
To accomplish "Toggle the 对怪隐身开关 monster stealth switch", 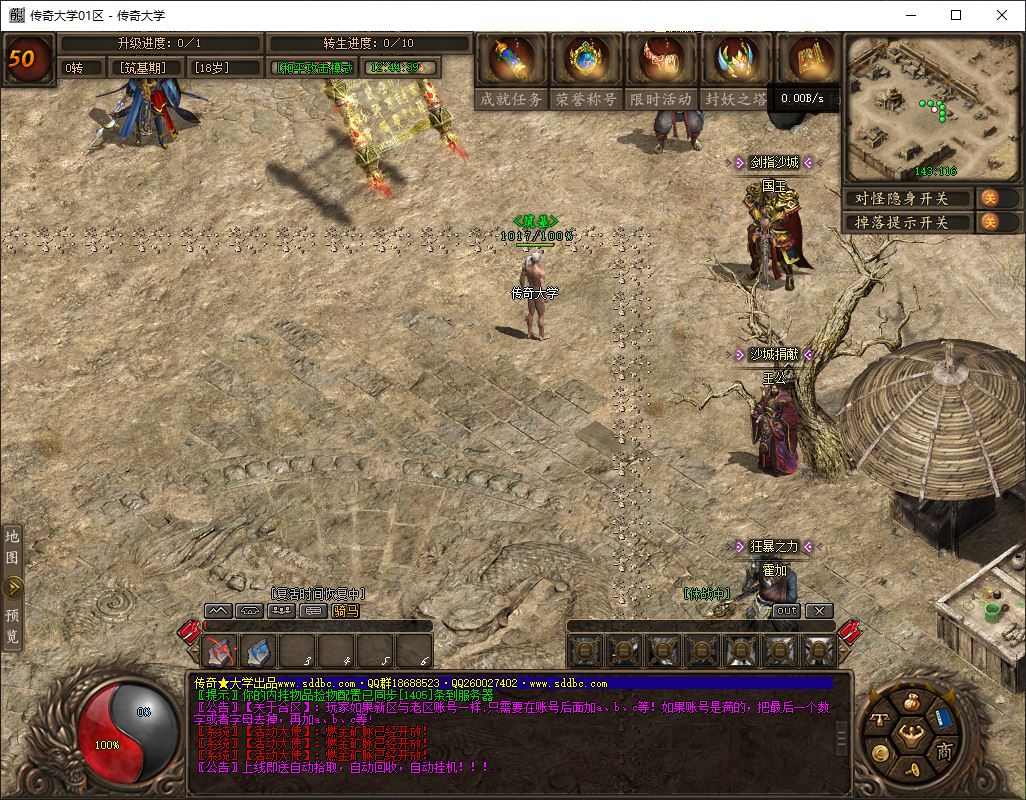I will pos(988,198).
